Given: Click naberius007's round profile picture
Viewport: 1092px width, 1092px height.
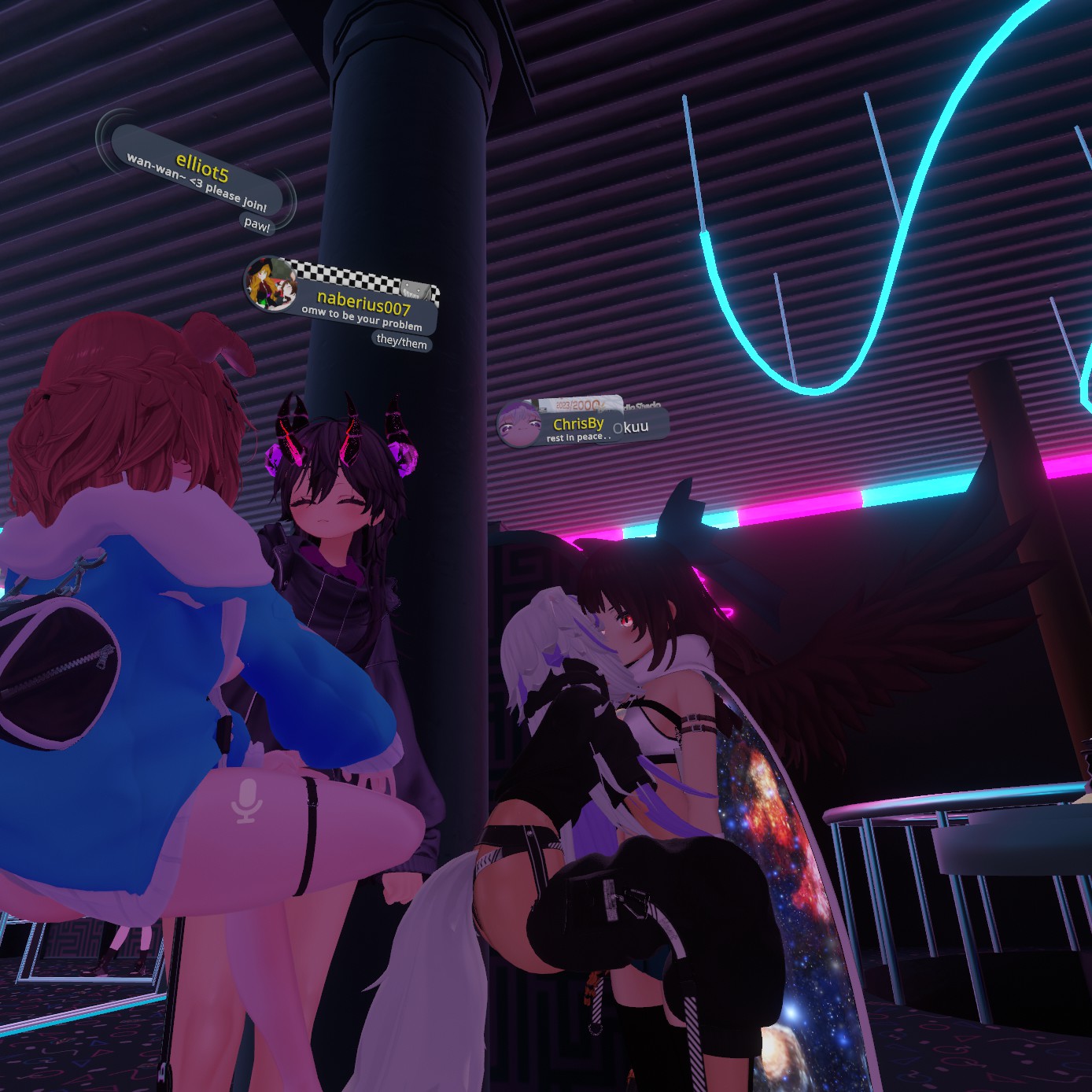Looking at the screenshot, I should pyautogui.click(x=270, y=283).
